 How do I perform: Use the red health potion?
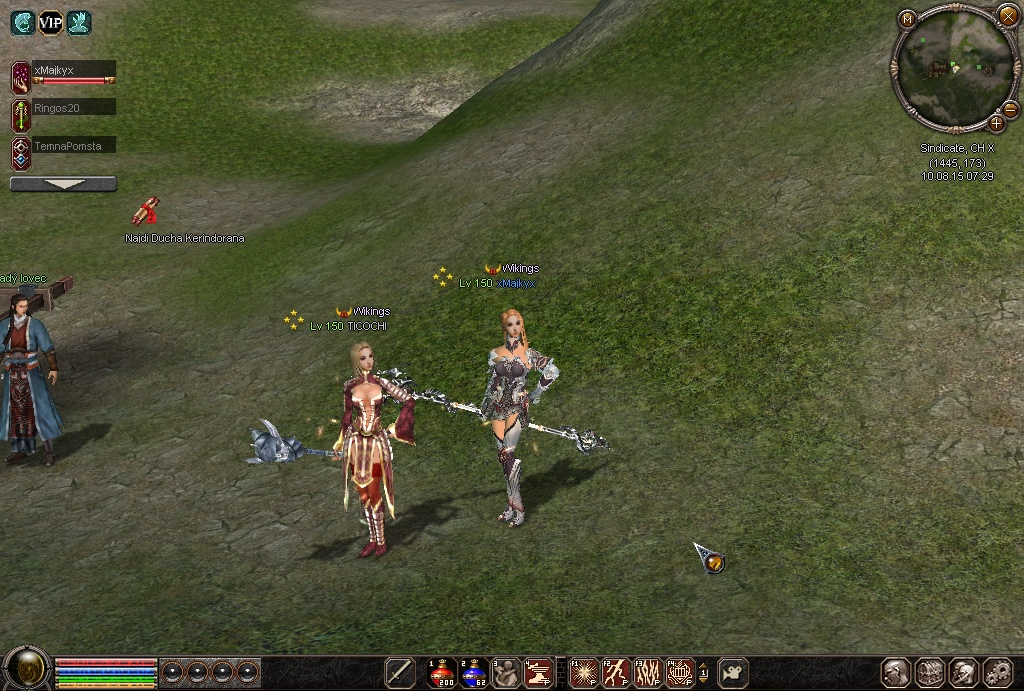click(443, 672)
